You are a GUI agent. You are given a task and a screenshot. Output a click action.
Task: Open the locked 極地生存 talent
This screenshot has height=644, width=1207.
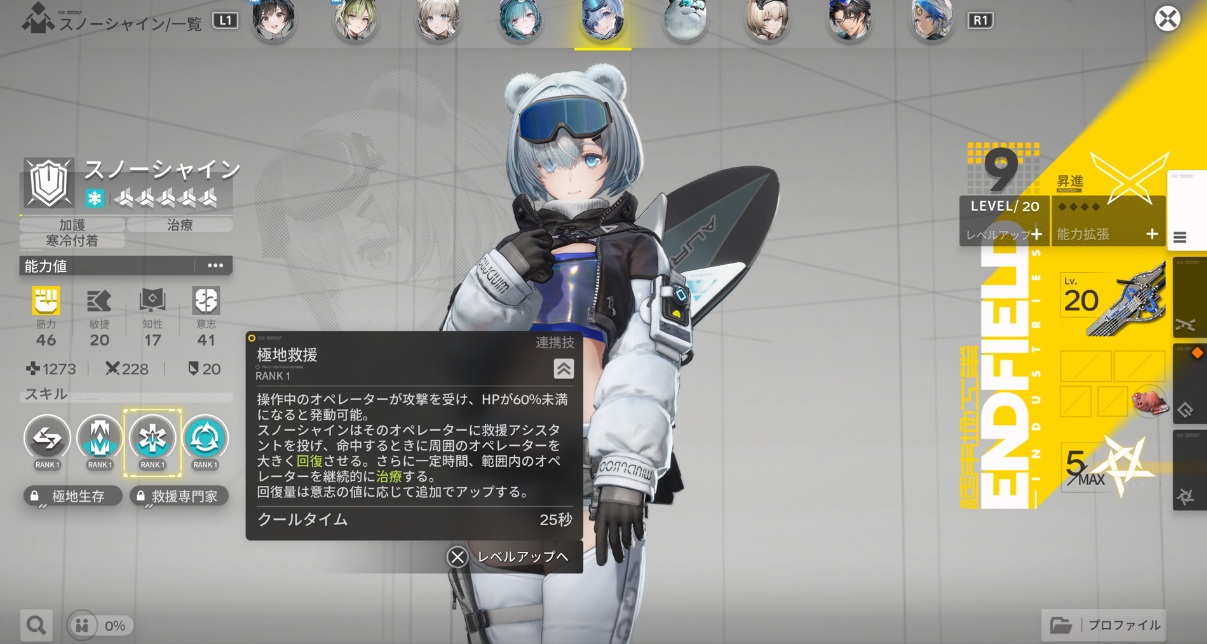tap(73, 496)
